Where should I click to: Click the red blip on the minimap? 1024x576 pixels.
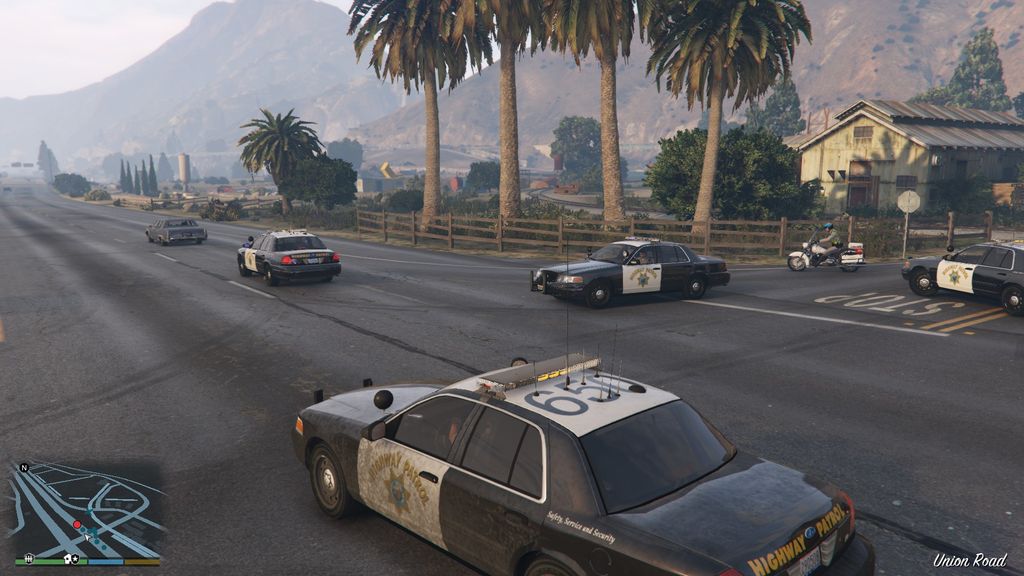coord(77,524)
